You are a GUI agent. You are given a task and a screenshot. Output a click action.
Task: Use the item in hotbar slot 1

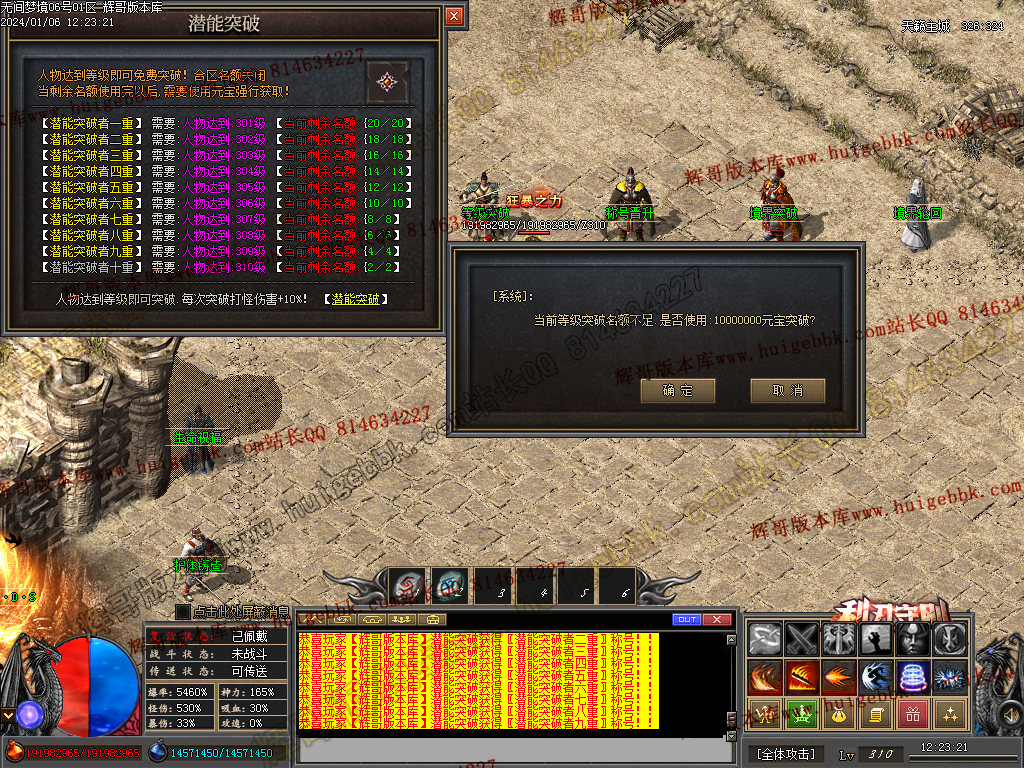[x=407, y=586]
